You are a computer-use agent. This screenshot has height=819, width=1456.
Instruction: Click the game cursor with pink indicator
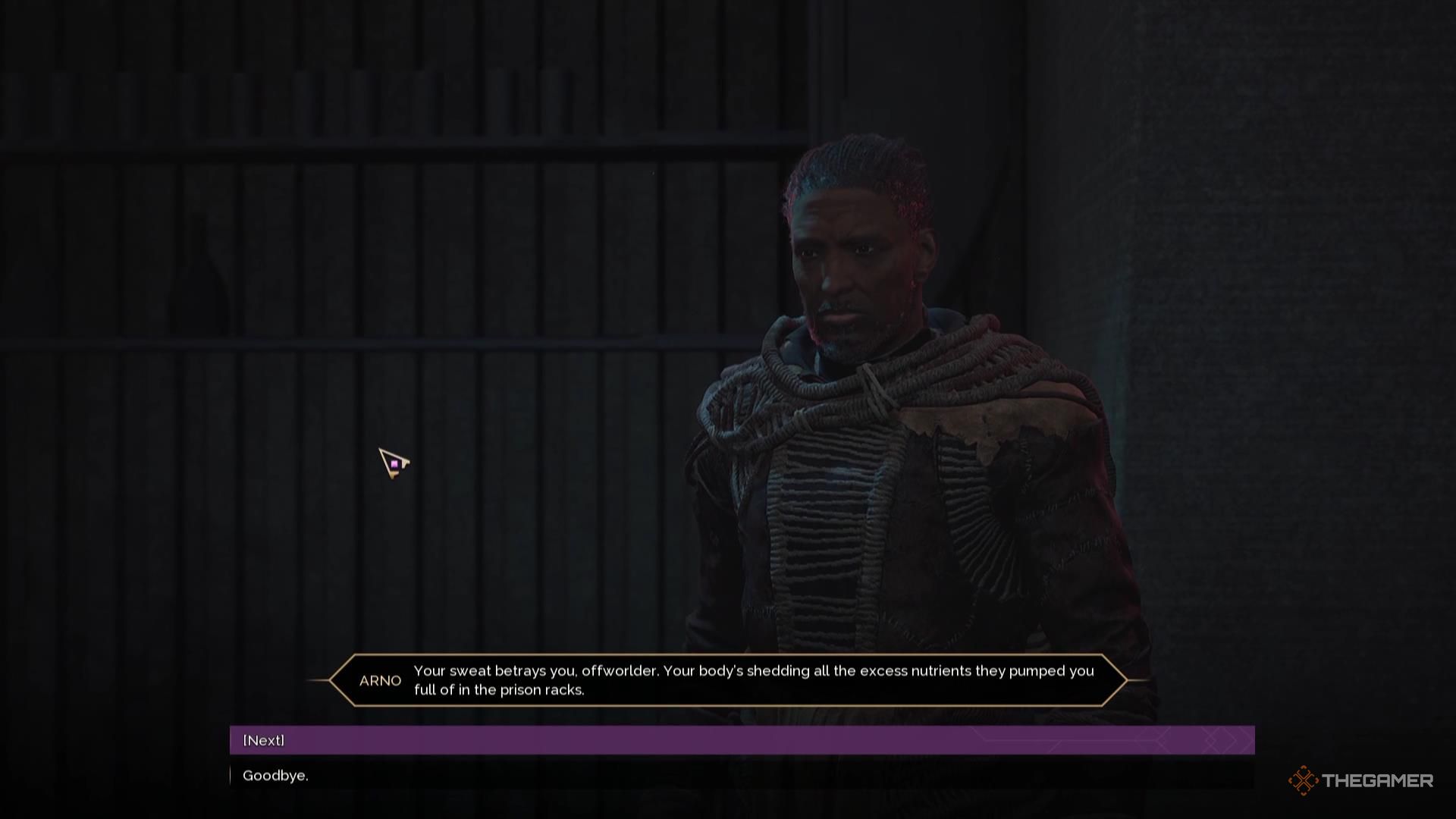coord(392,463)
